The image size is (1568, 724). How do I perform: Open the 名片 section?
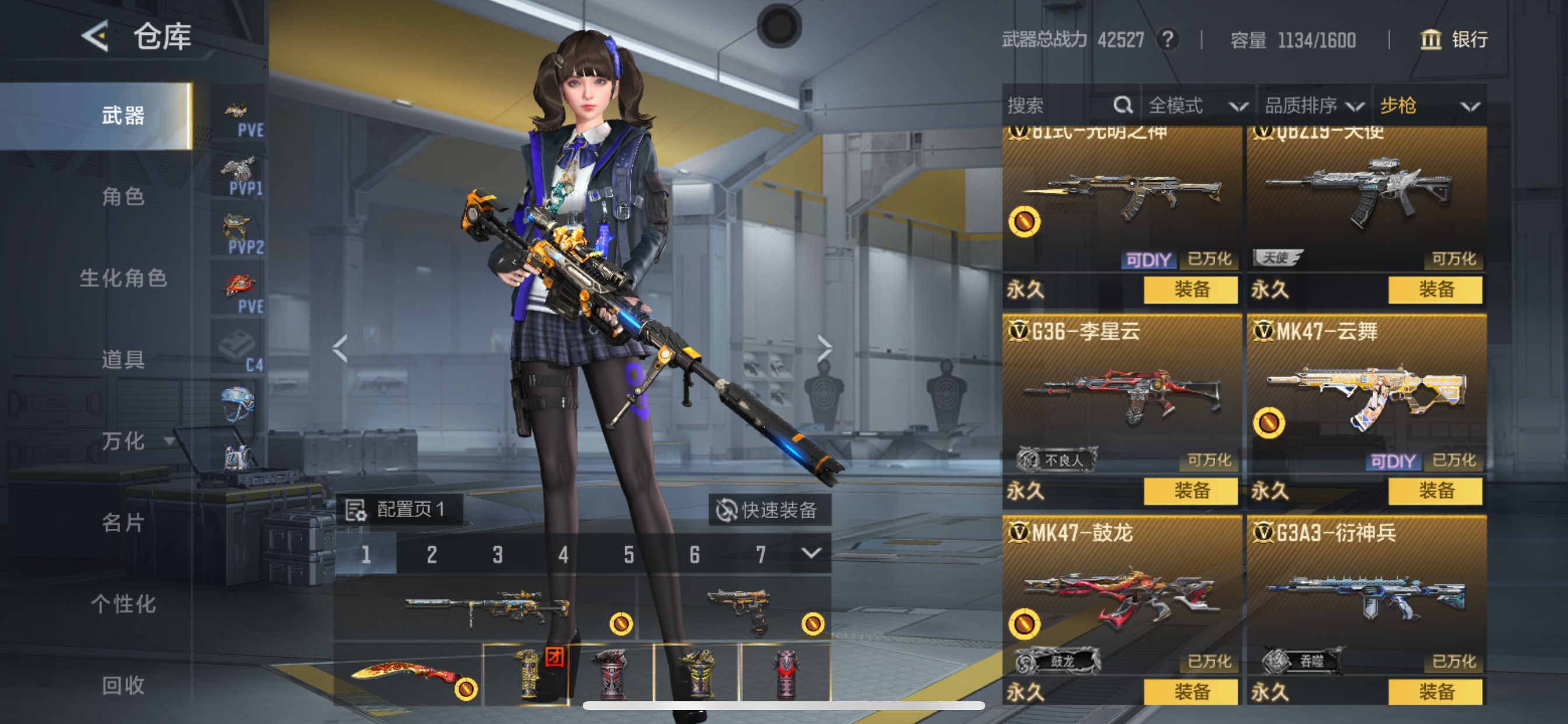click(x=123, y=523)
